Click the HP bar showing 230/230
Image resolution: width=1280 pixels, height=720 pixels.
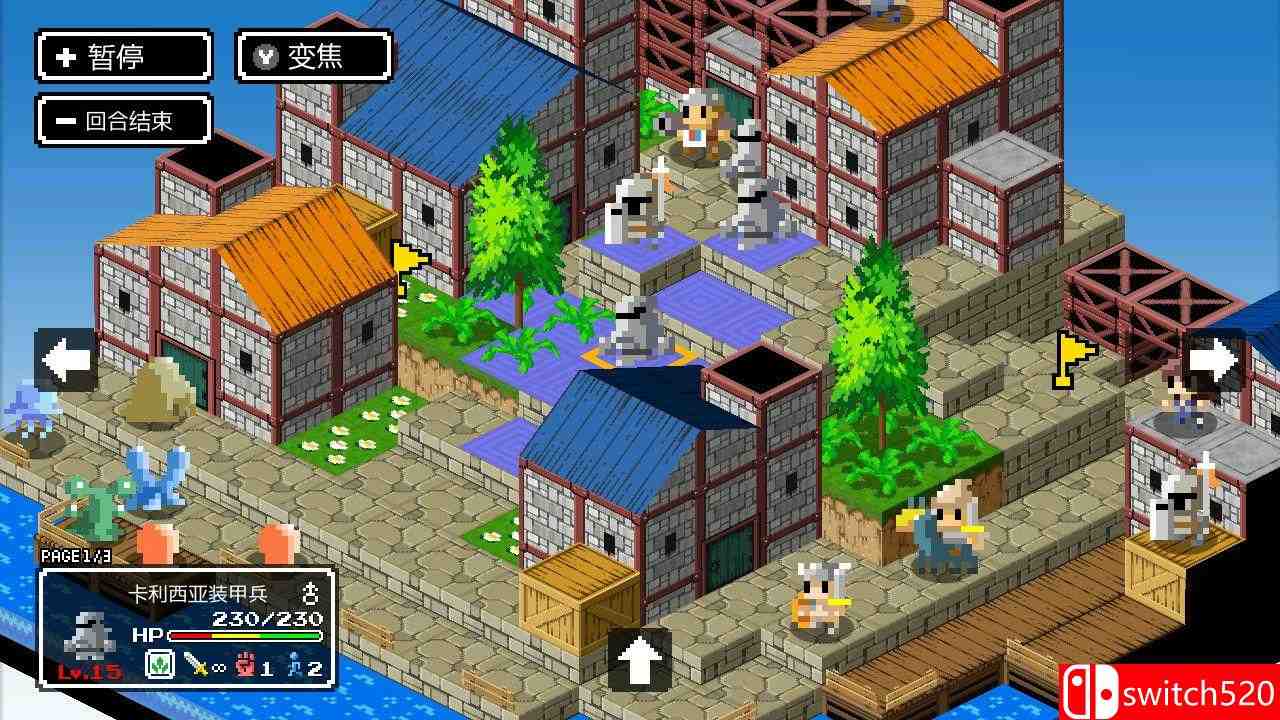tap(245, 636)
